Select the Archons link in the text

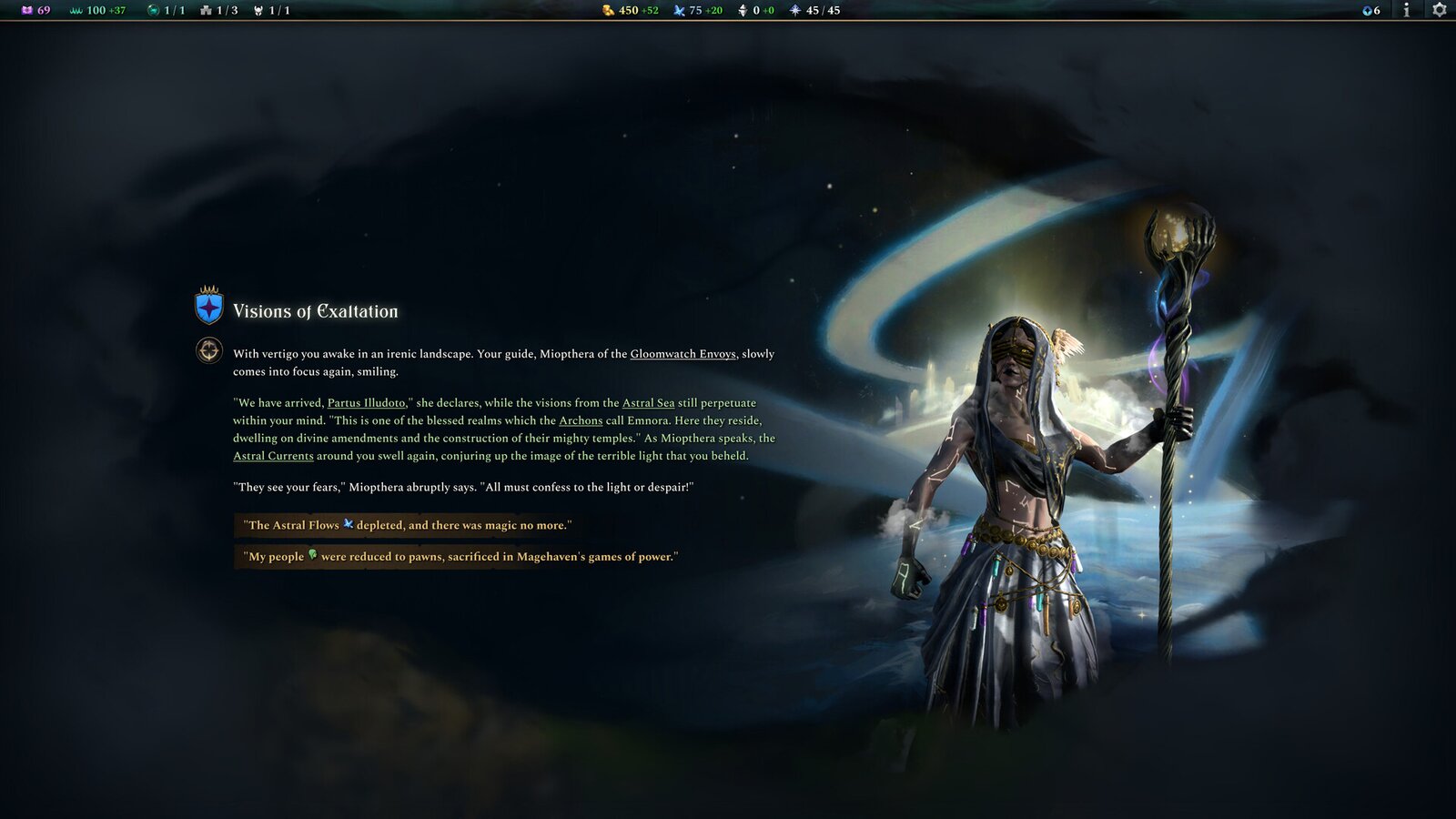580,420
